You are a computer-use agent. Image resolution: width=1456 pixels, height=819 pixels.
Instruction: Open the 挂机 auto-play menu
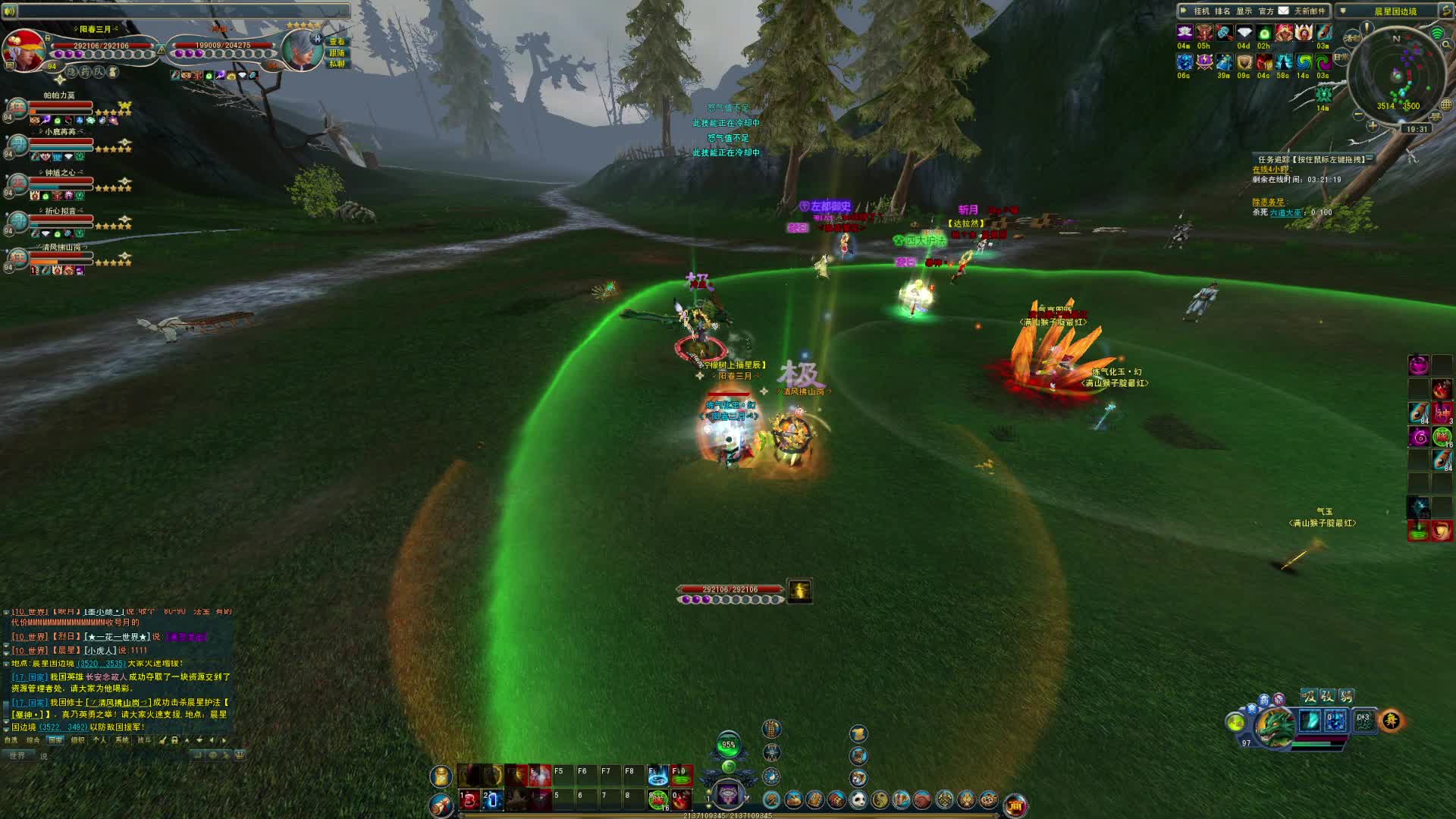[1201, 11]
